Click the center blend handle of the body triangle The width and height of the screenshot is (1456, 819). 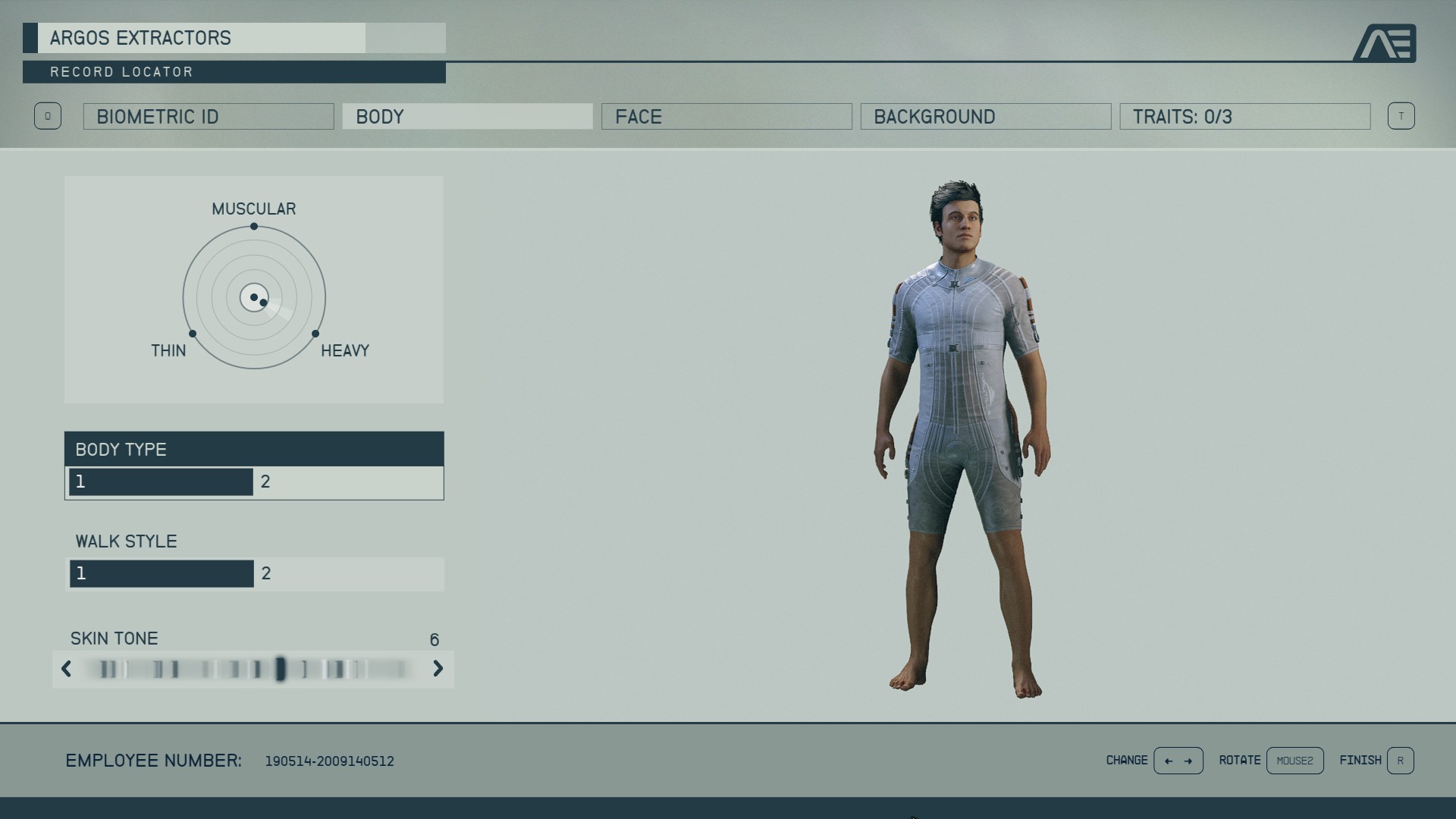[x=254, y=297]
